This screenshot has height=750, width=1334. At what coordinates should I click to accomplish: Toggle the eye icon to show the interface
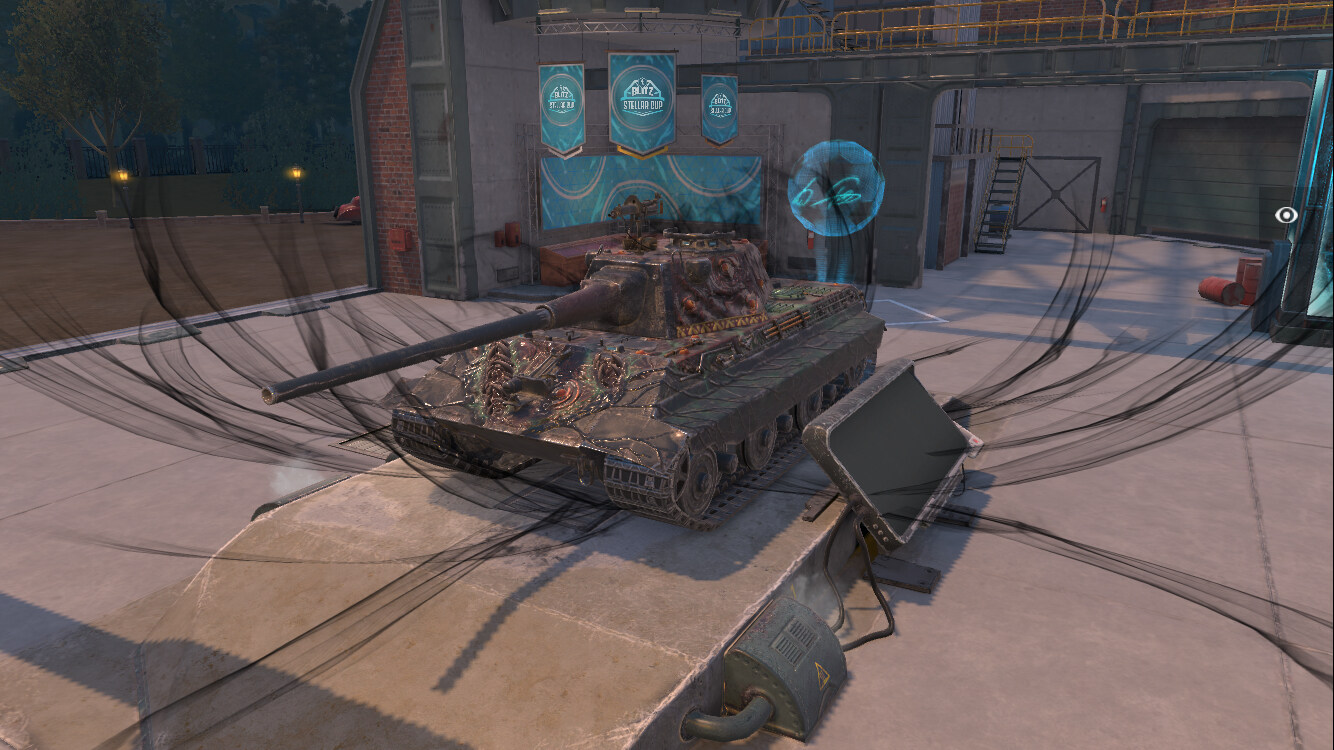(1286, 214)
